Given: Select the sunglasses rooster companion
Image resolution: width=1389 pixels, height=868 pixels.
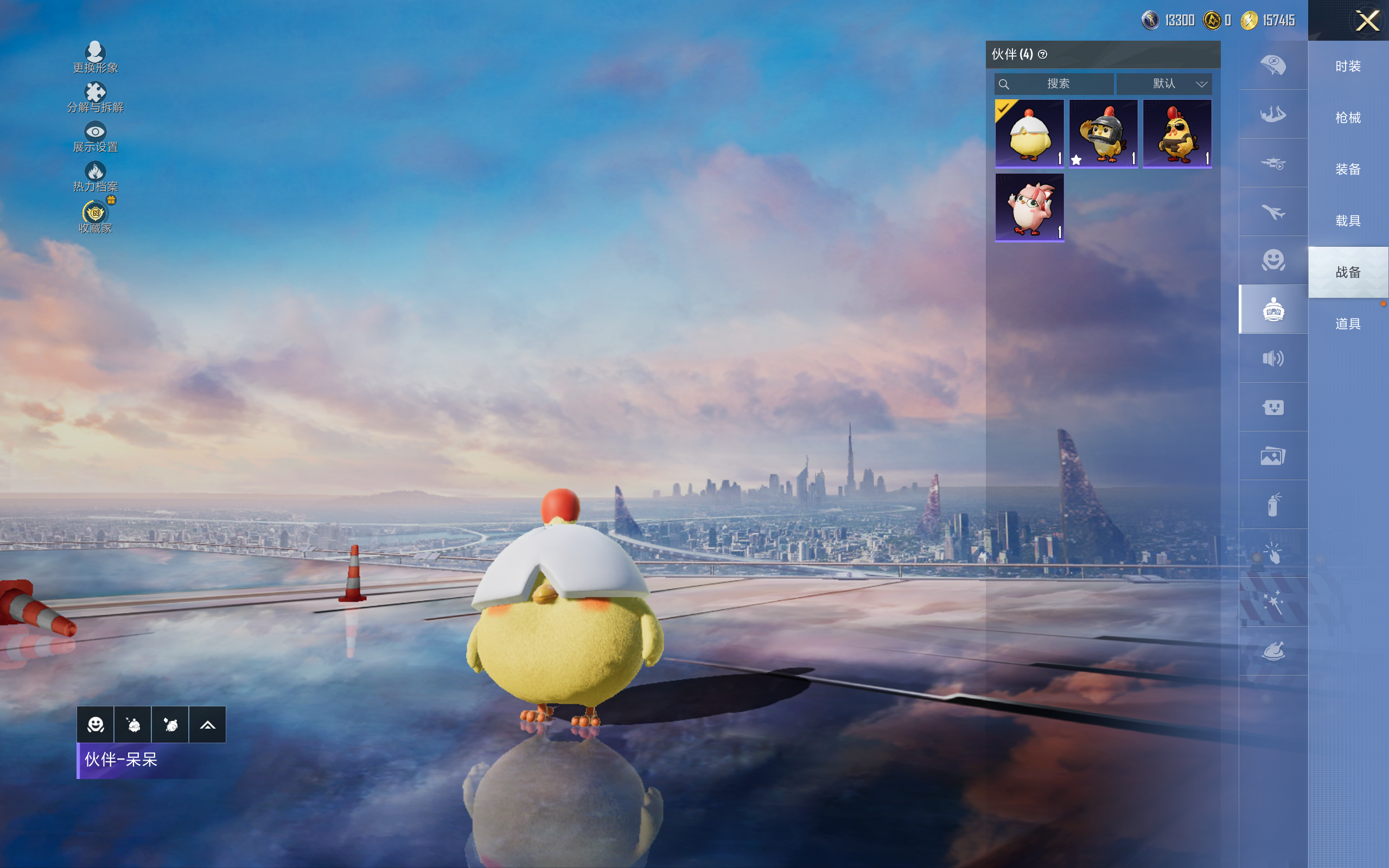Looking at the screenshot, I should 1177,133.
